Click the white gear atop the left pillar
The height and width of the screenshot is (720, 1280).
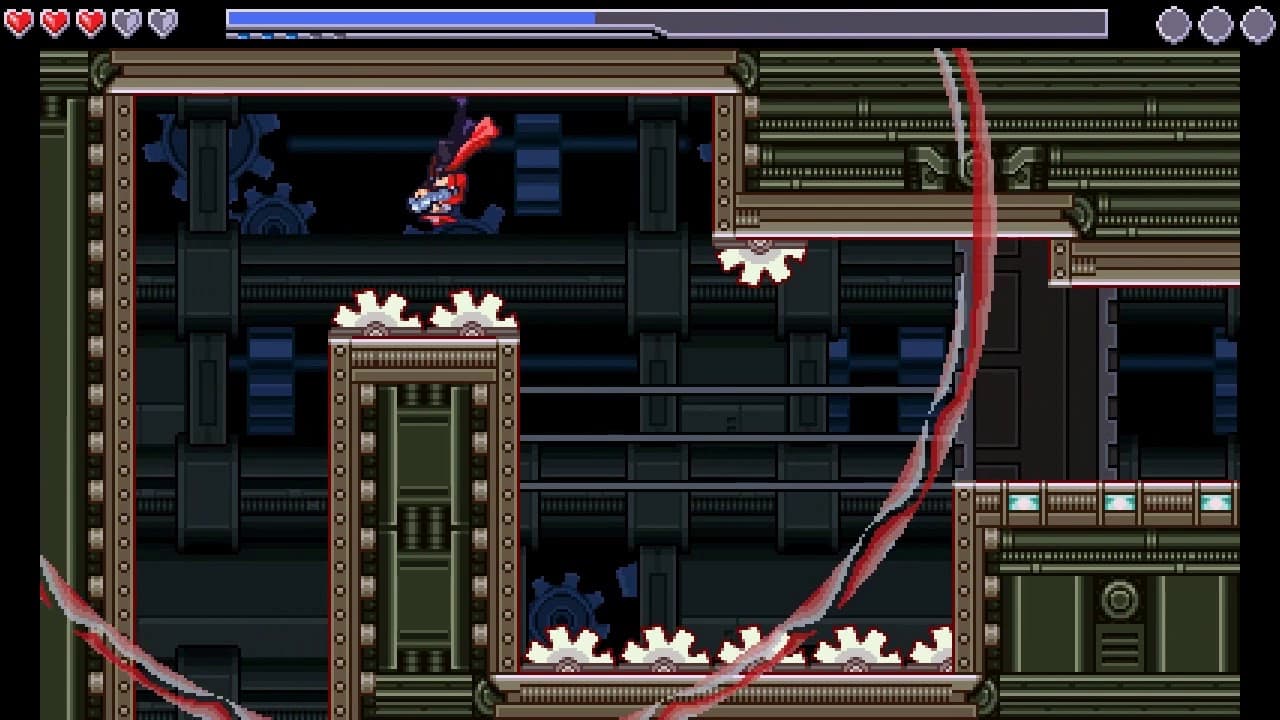pyautogui.click(x=375, y=315)
